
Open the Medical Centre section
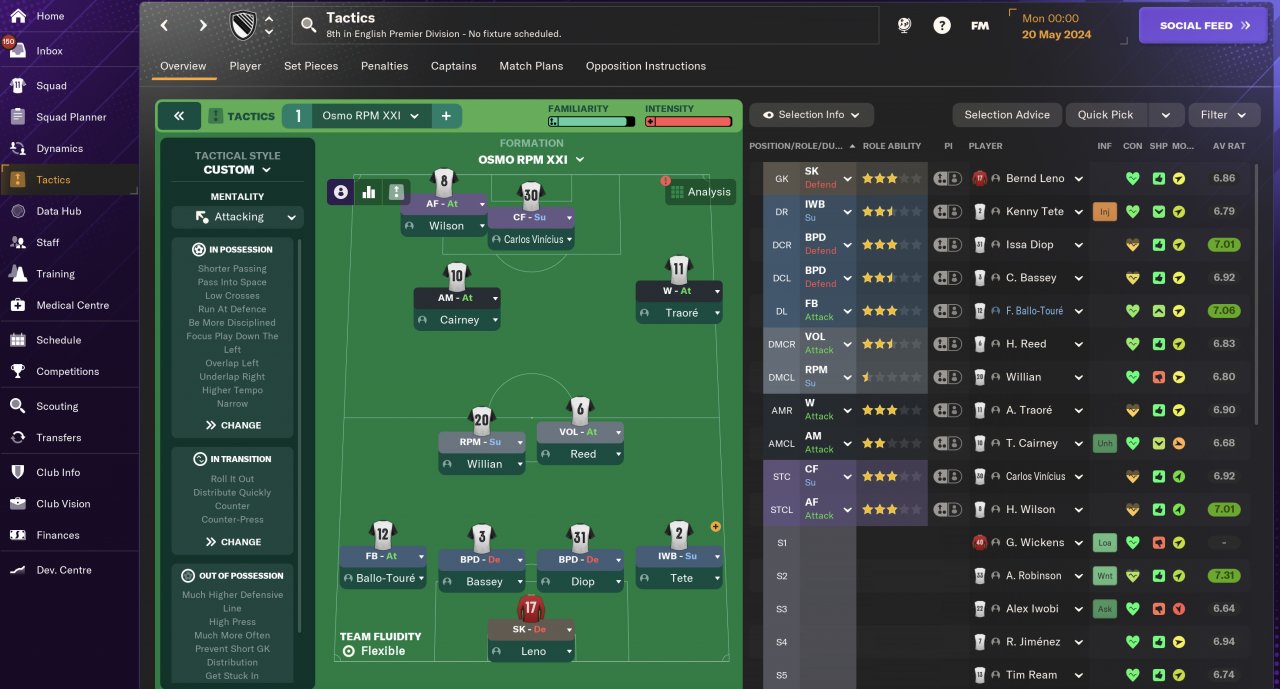click(x=72, y=305)
